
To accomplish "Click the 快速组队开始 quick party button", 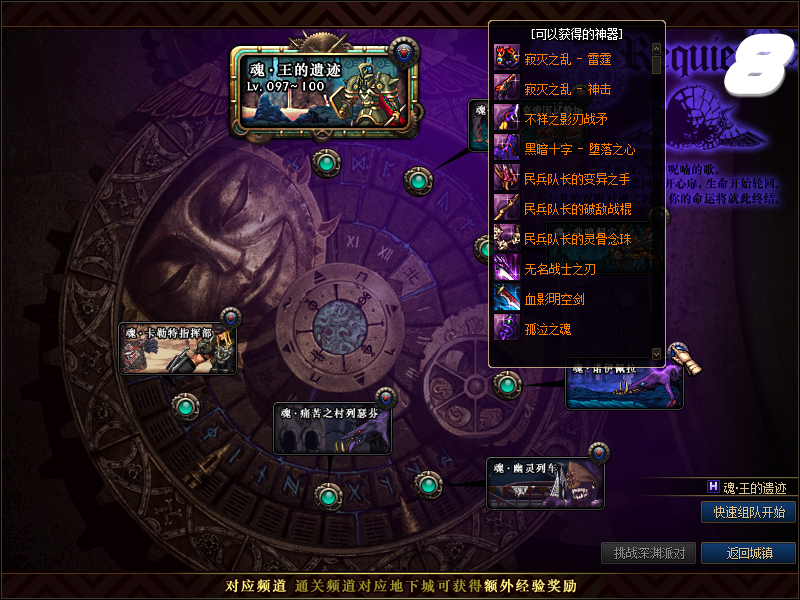I will [748, 512].
